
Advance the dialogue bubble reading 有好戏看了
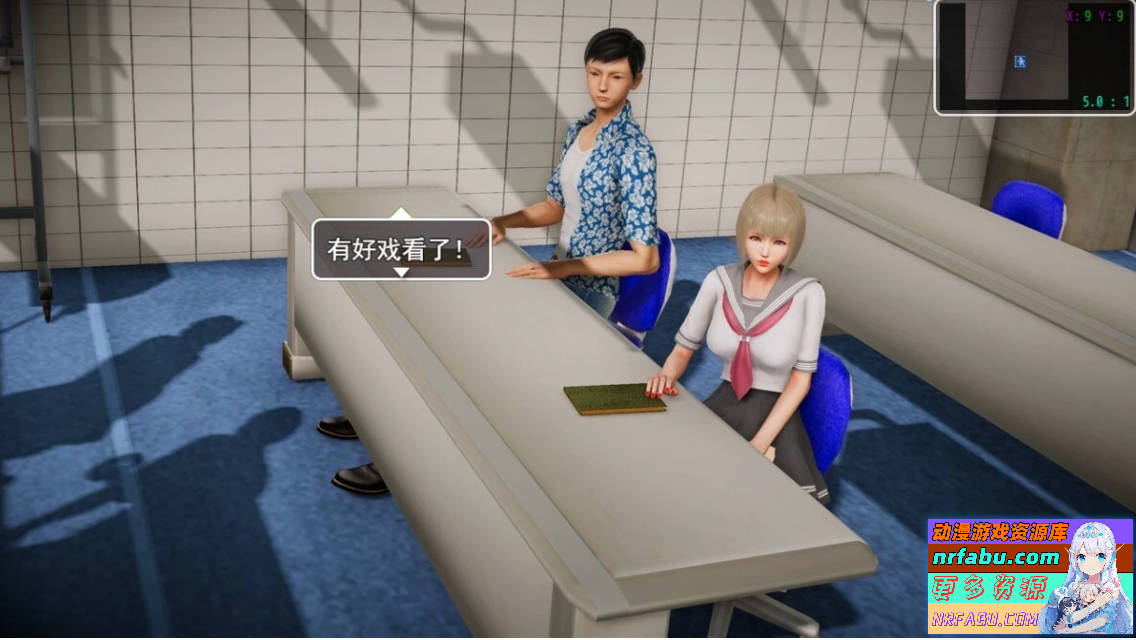point(401,249)
